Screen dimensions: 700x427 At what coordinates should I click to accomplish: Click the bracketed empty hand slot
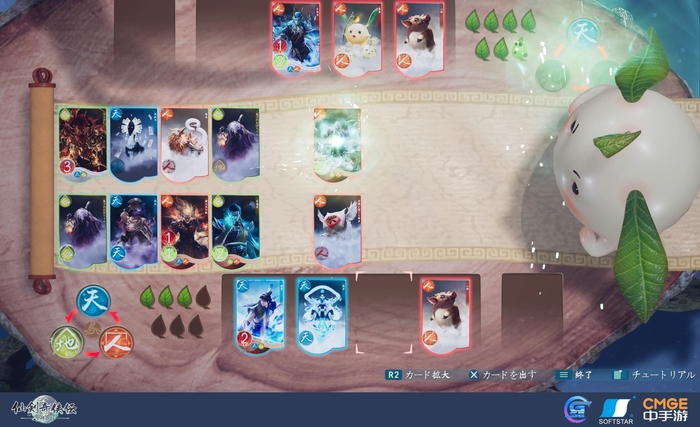(384, 317)
